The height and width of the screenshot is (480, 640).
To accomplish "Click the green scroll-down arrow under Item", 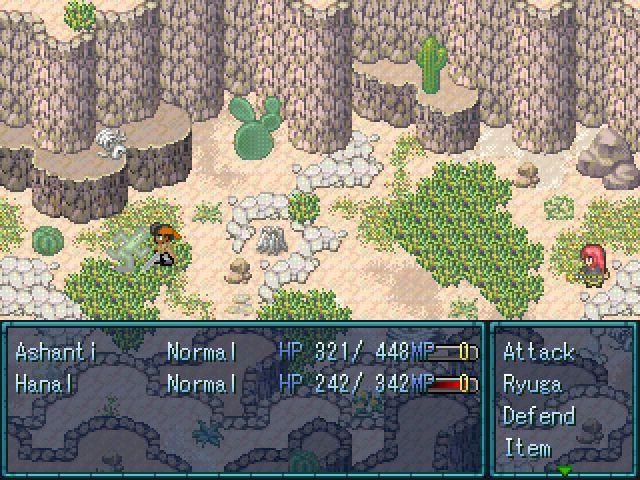I will [x=565, y=470].
